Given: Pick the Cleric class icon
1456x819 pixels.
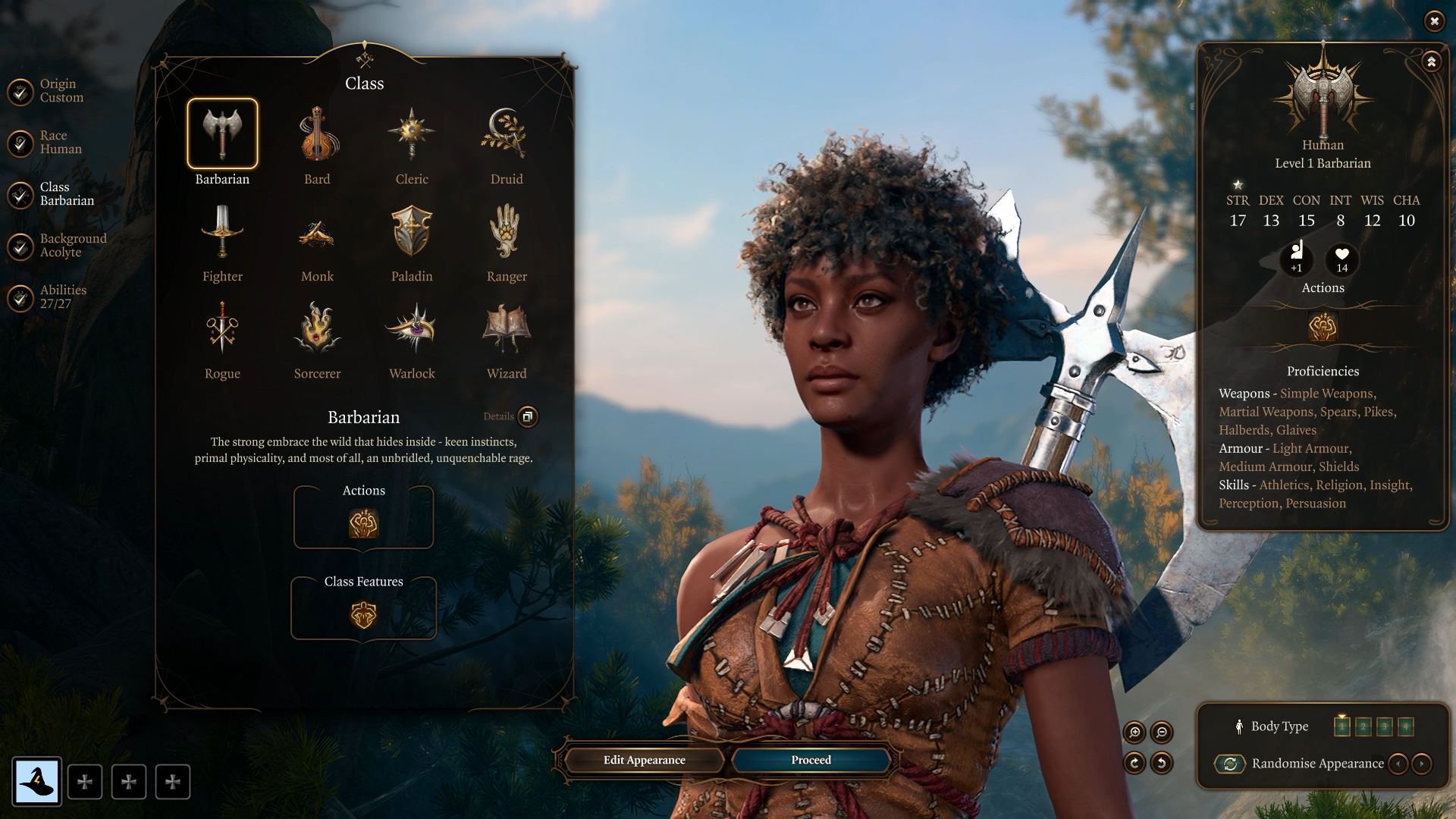Looking at the screenshot, I should click(412, 134).
